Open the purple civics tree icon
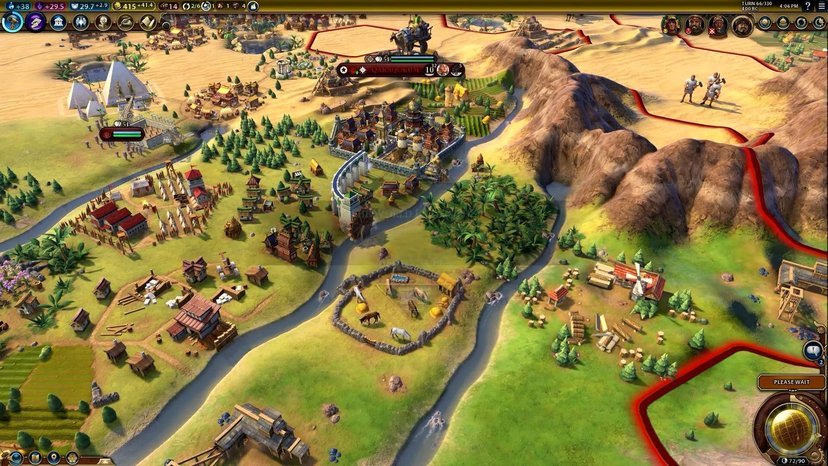 (36, 22)
